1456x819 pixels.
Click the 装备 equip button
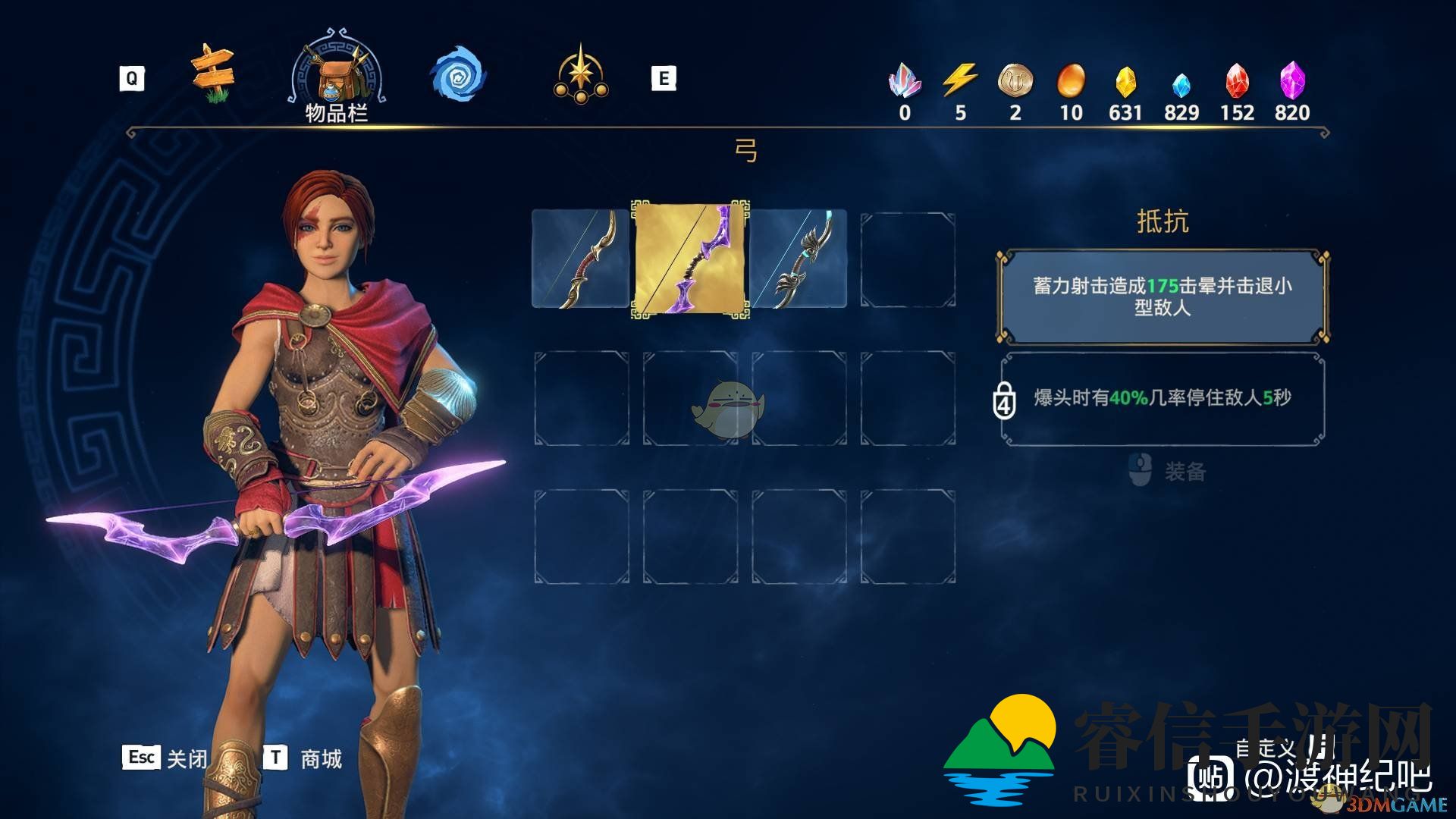[1169, 471]
